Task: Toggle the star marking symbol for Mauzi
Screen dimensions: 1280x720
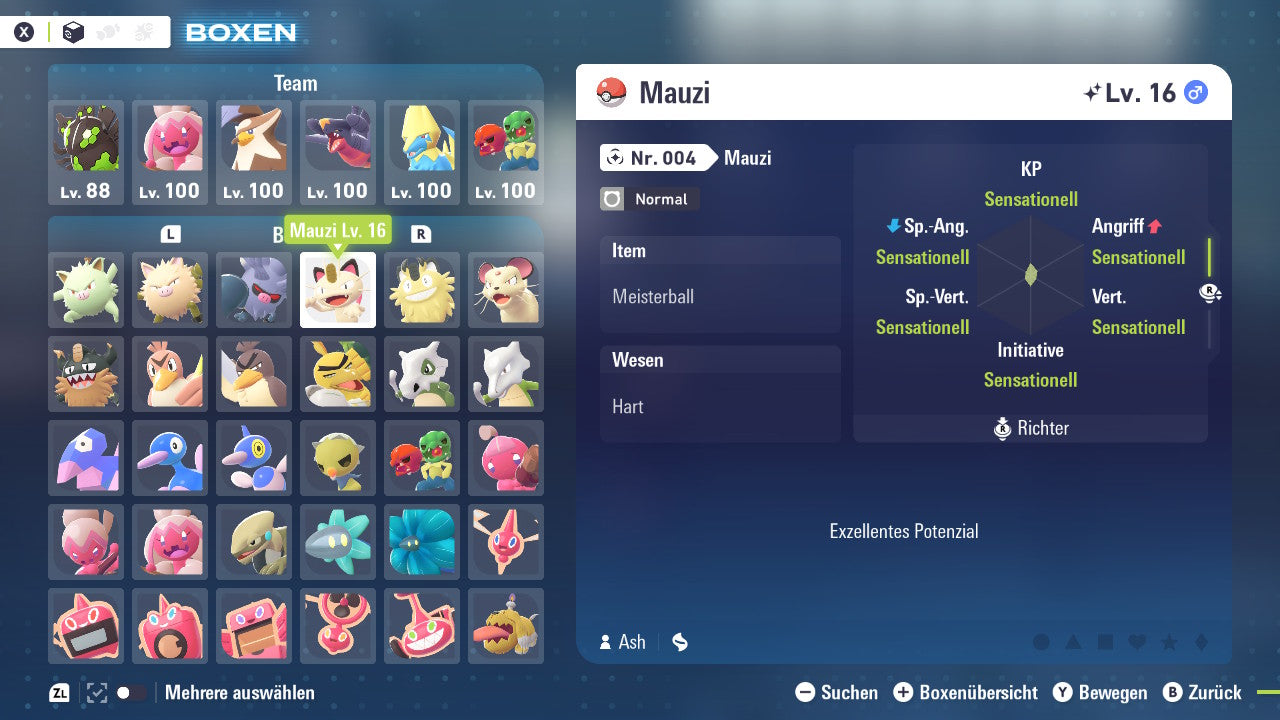Action: (x=1169, y=643)
